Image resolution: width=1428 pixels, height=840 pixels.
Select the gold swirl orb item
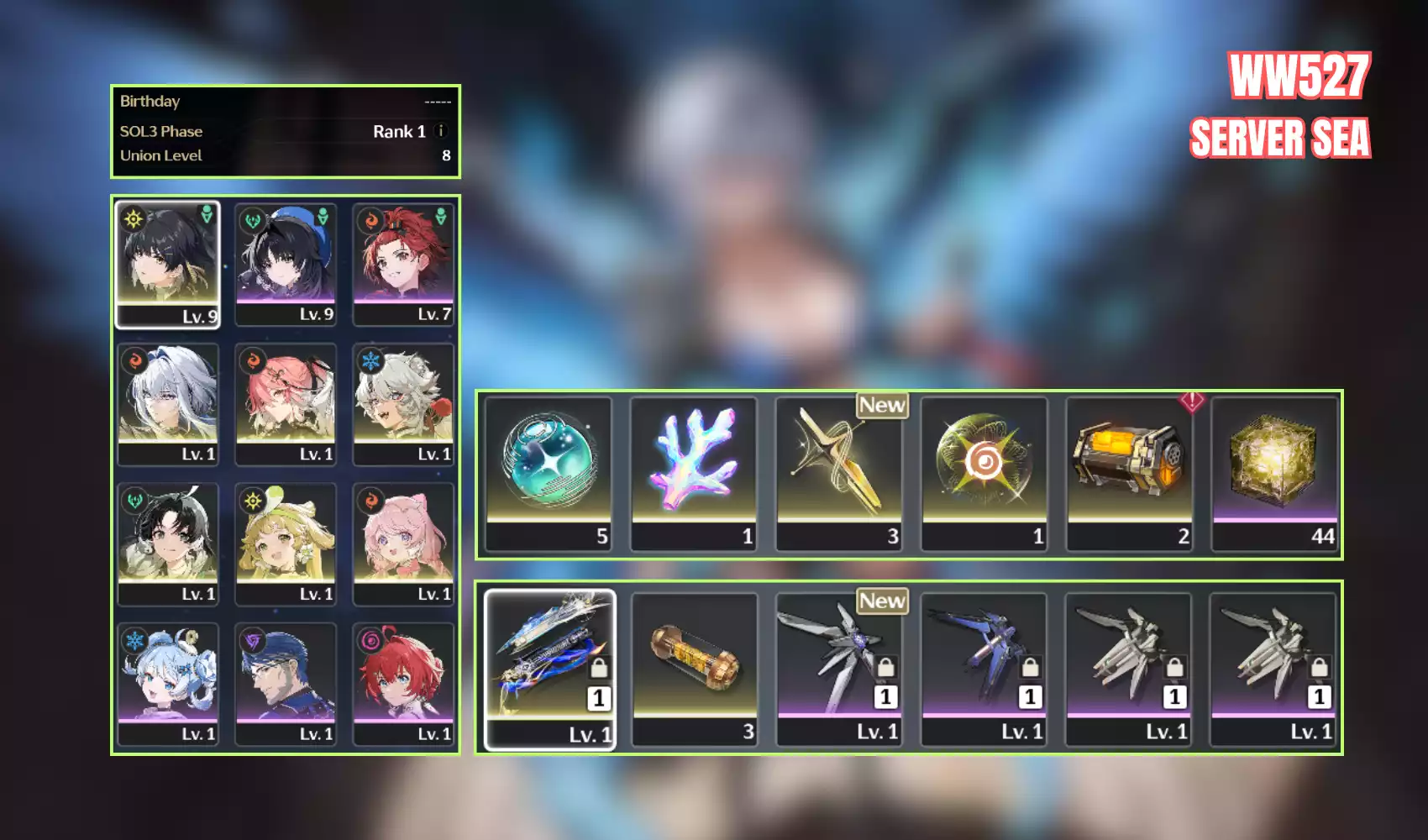pos(984,474)
